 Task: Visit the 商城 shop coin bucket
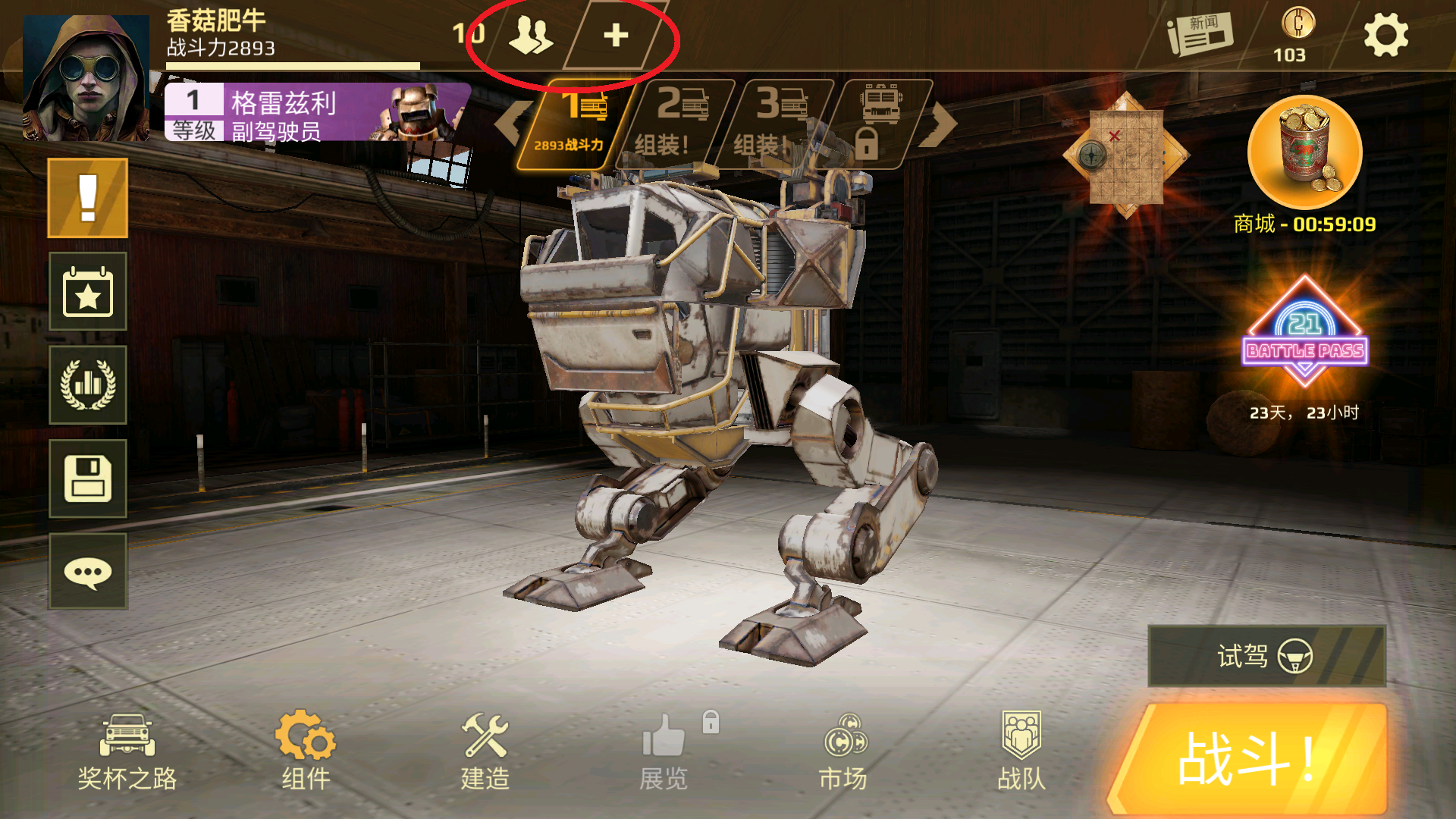coord(1304,154)
